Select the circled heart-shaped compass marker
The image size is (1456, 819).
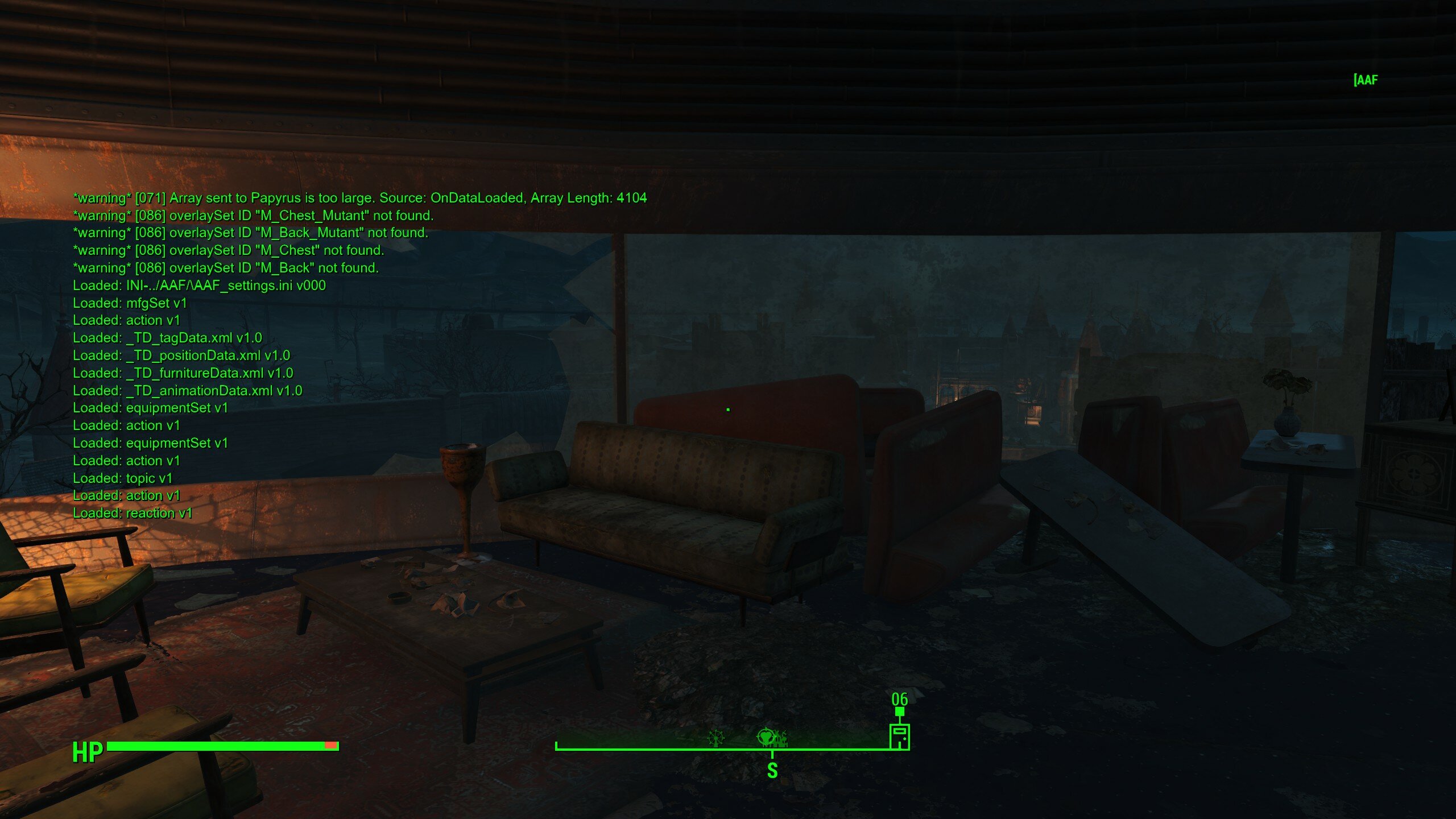[766, 738]
